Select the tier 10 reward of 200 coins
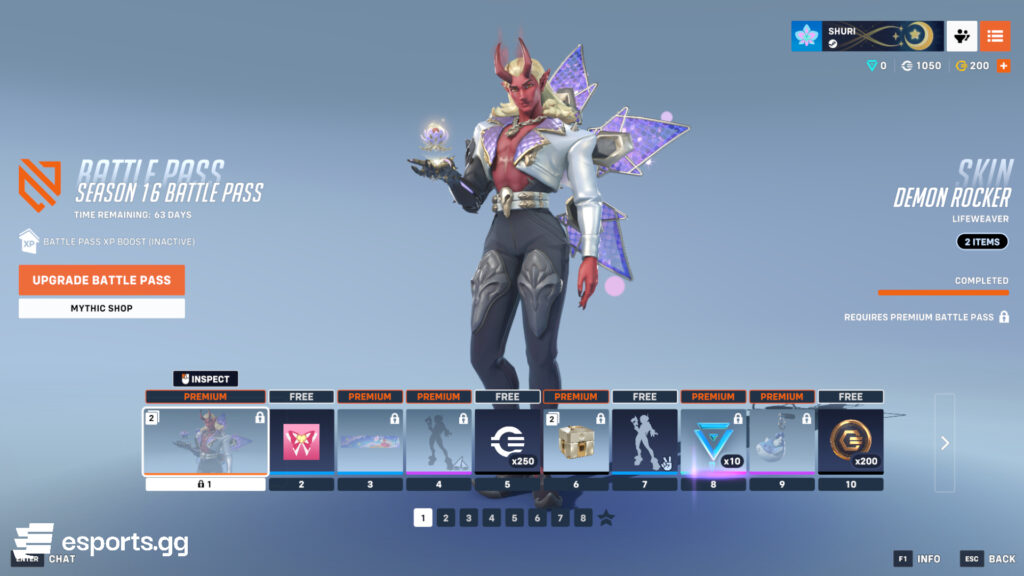Viewport: 1024px width, 576px height. (x=850, y=441)
